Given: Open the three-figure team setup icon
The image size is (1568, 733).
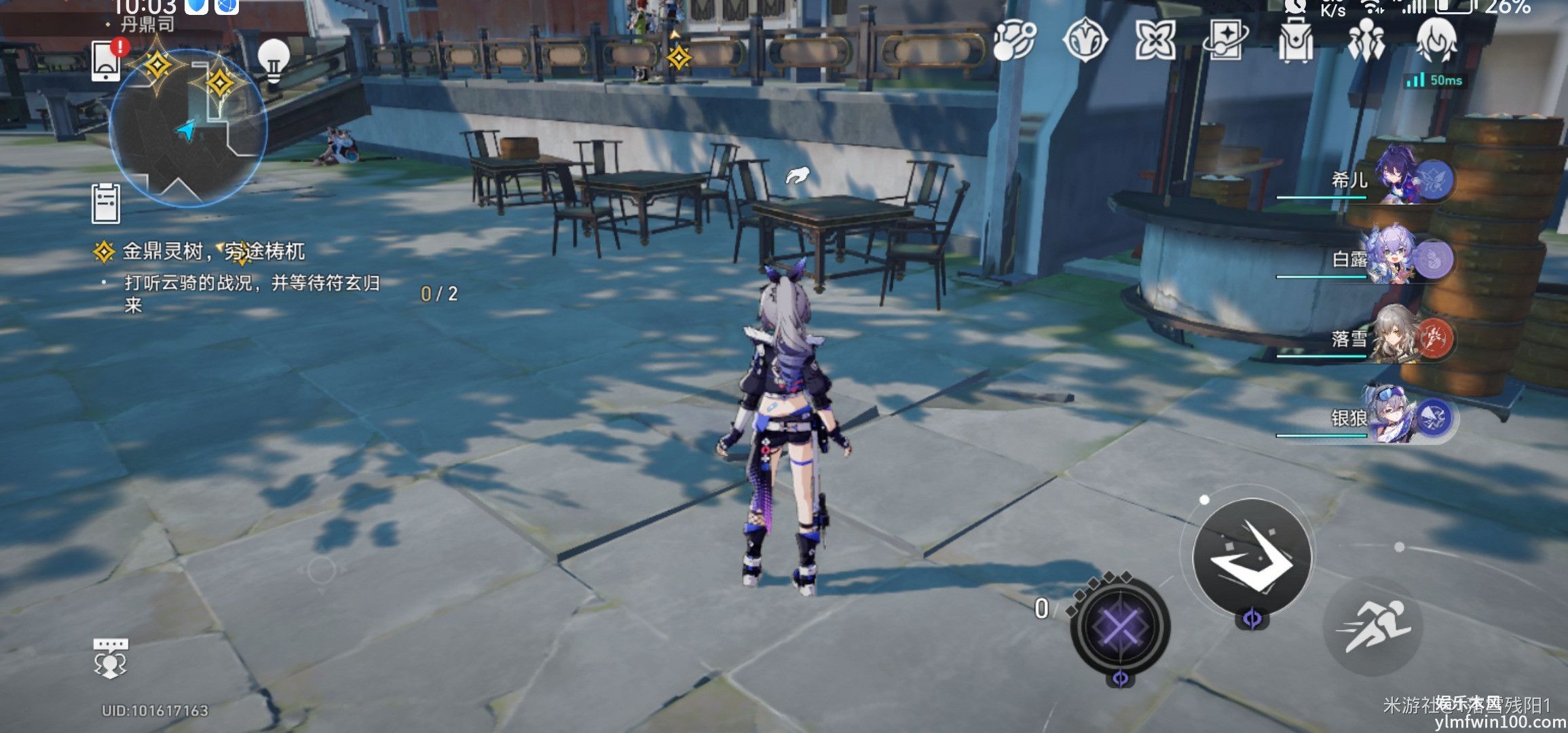Looking at the screenshot, I should pos(1366,39).
